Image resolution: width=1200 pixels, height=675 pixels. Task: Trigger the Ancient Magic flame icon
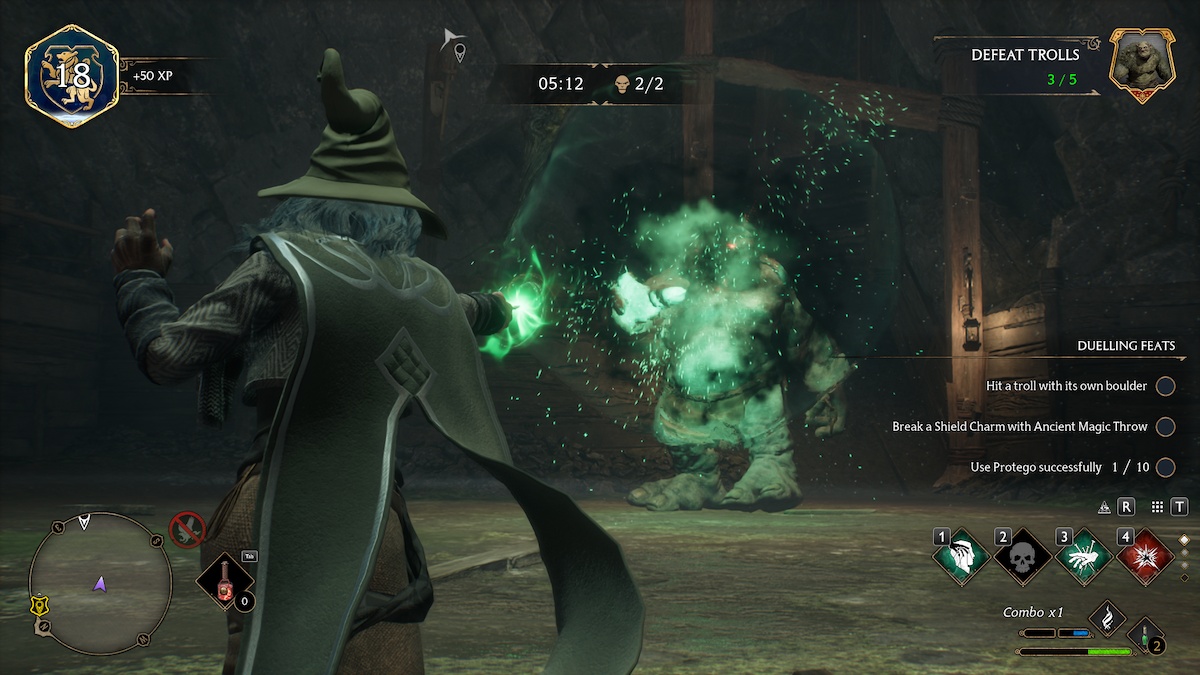pos(1107,617)
